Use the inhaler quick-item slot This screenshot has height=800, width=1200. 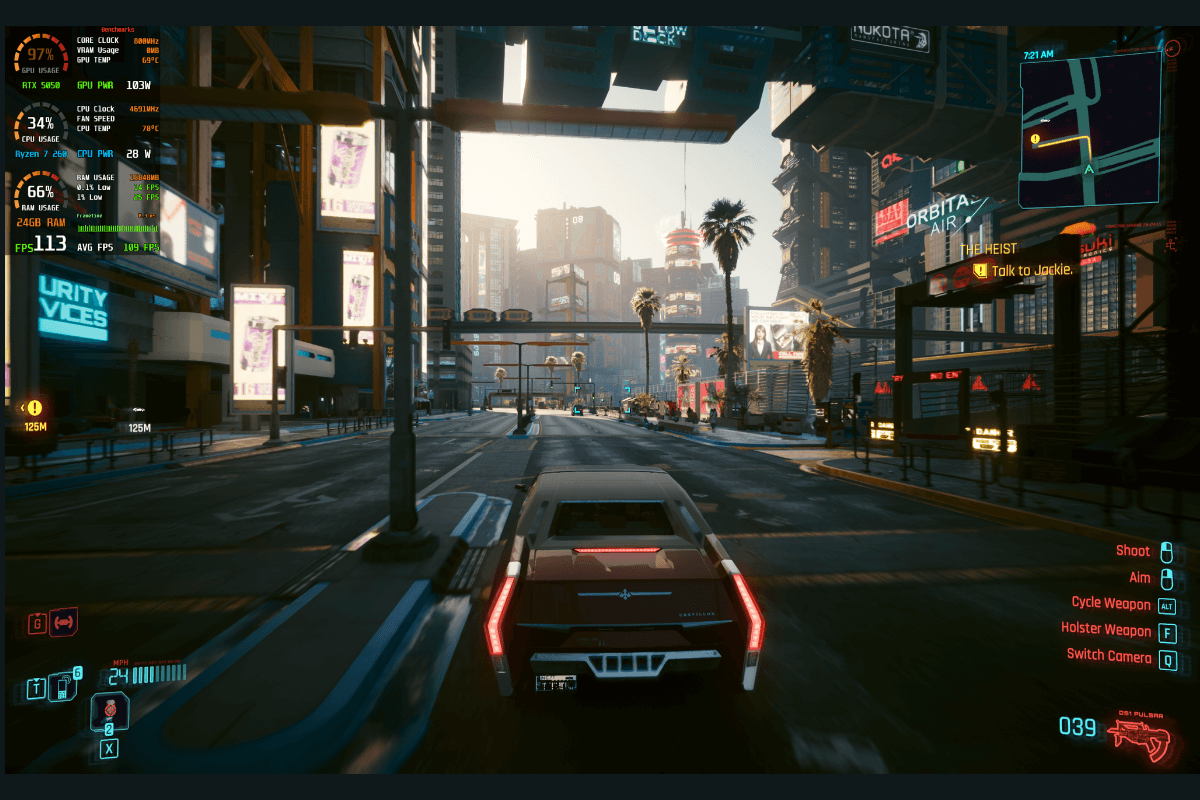109,711
